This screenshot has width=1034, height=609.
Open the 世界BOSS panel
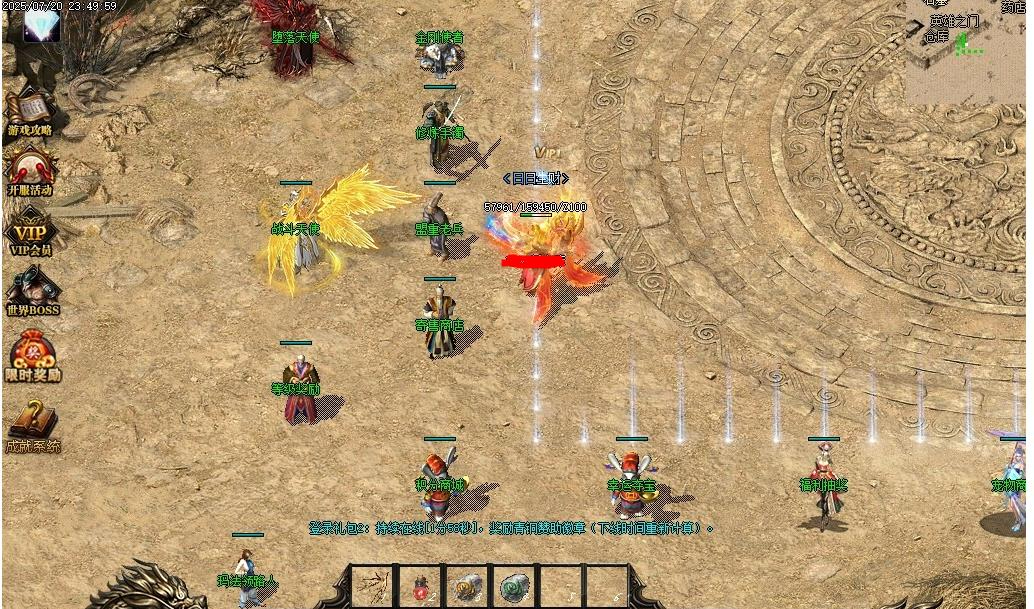pyautogui.click(x=32, y=292)
